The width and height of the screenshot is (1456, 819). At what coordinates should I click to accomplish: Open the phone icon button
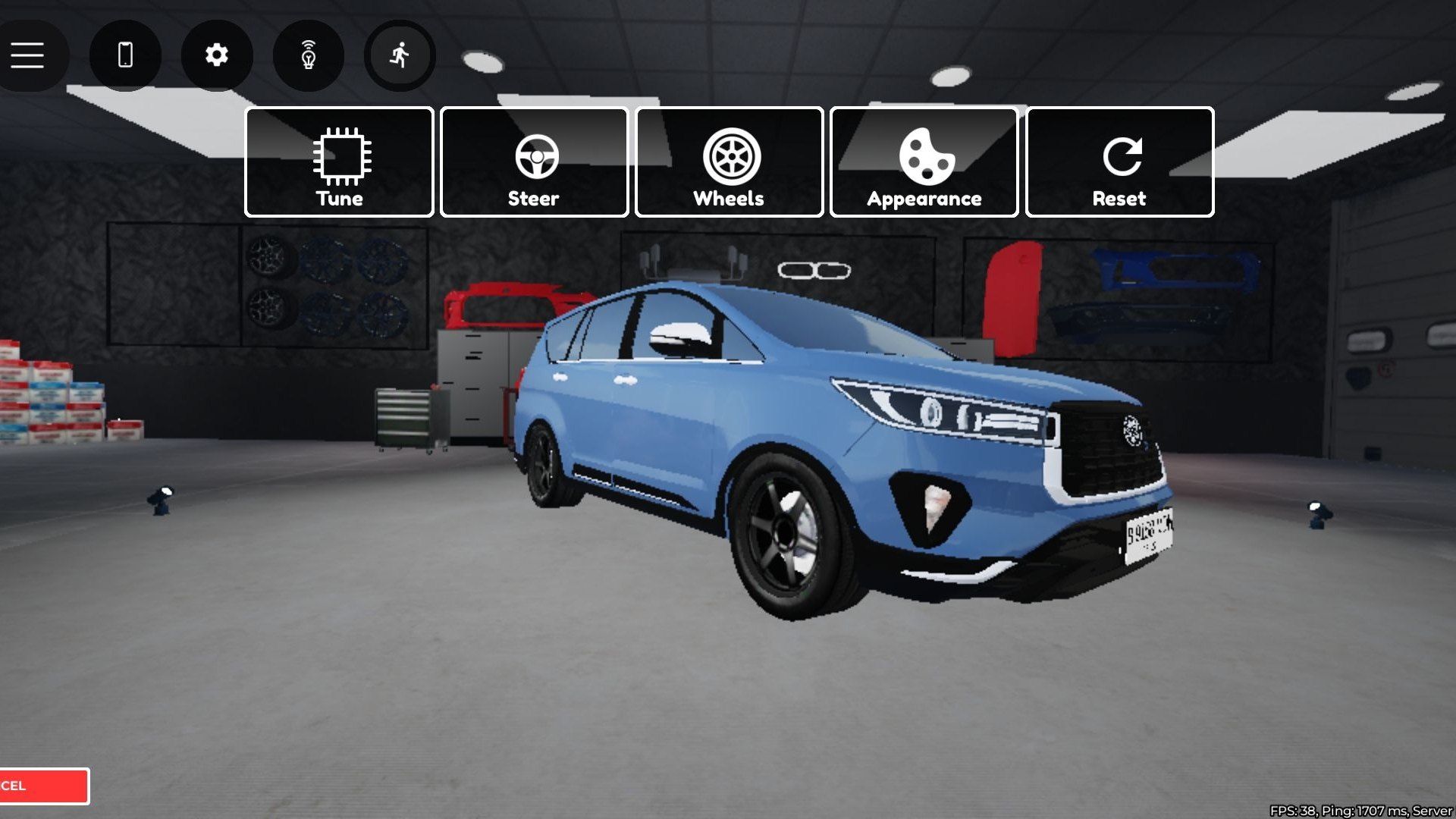[x=125, y=55]
